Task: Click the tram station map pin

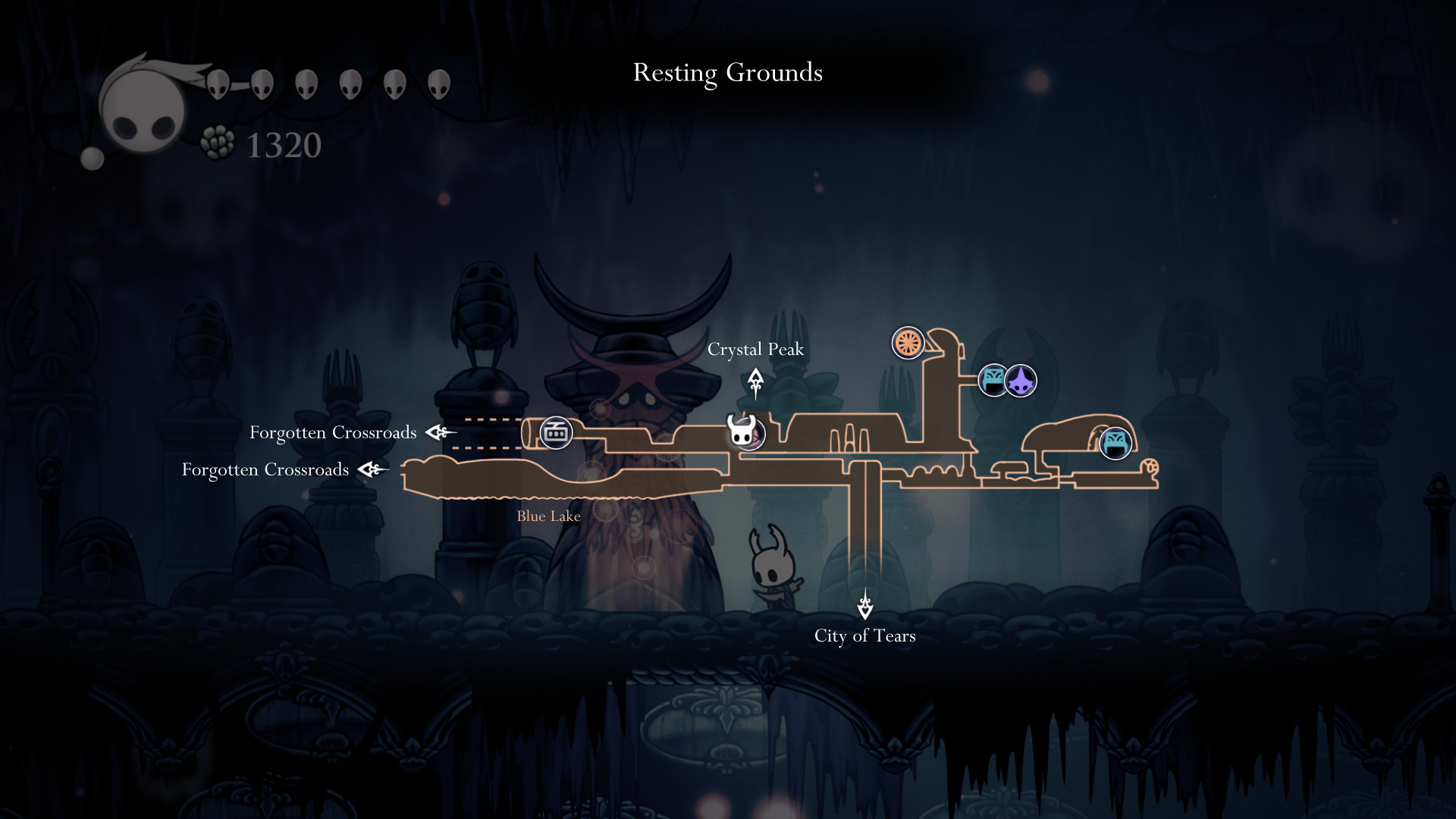Action: coord(556,433)
